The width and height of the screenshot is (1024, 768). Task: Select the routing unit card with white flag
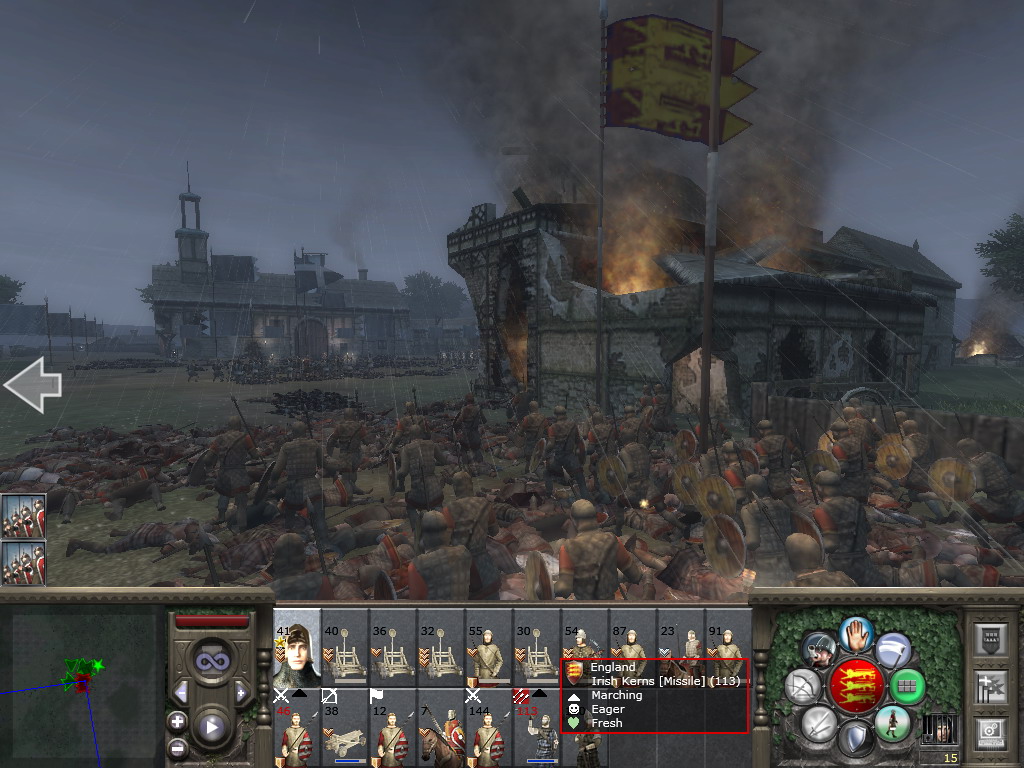[393, 726]
